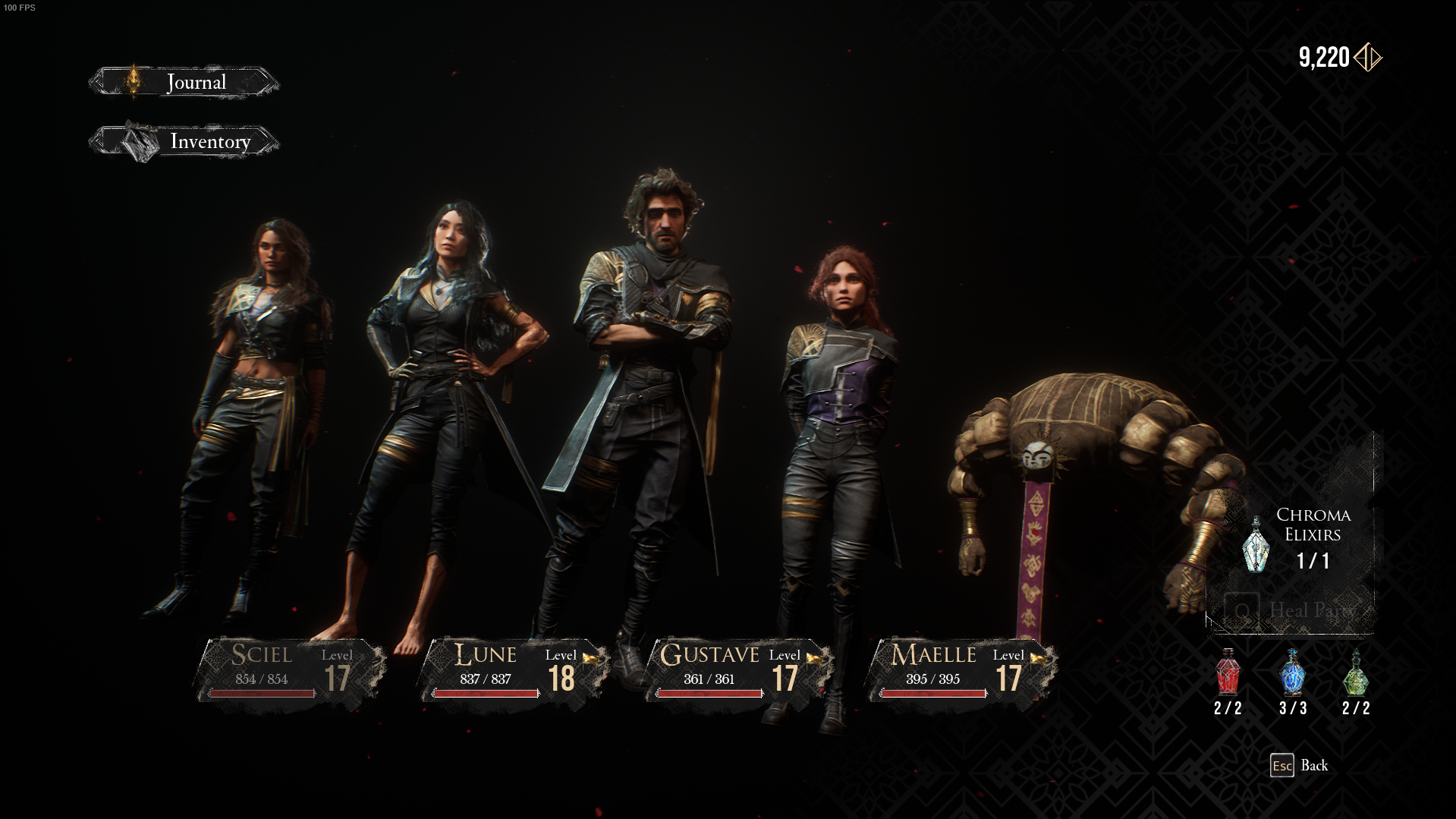Select Sciel's character panel
Image resolution: width=1456 pixels, height=819 pixels.
291,669
